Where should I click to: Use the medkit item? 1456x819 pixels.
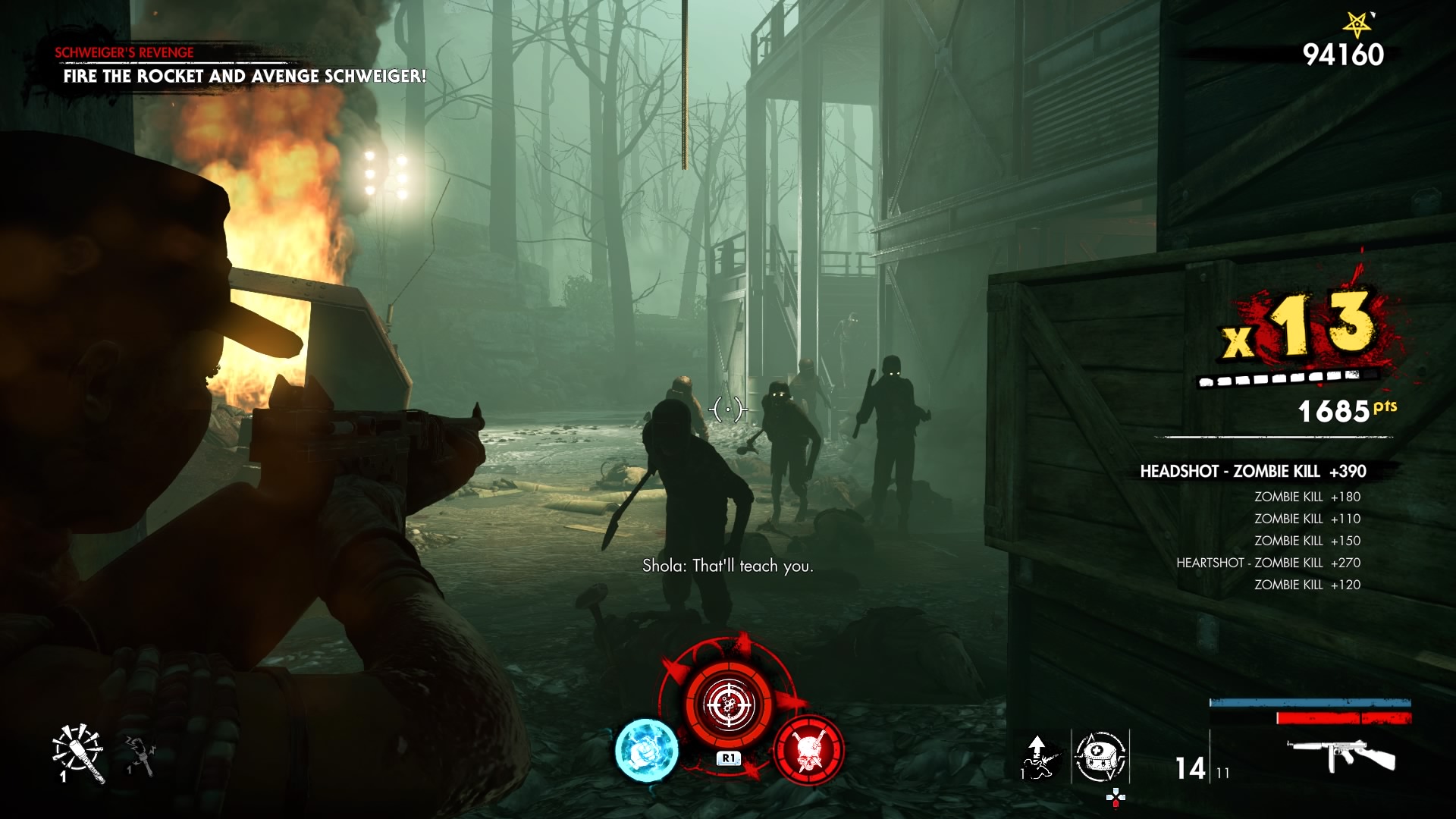(1100, 756)
